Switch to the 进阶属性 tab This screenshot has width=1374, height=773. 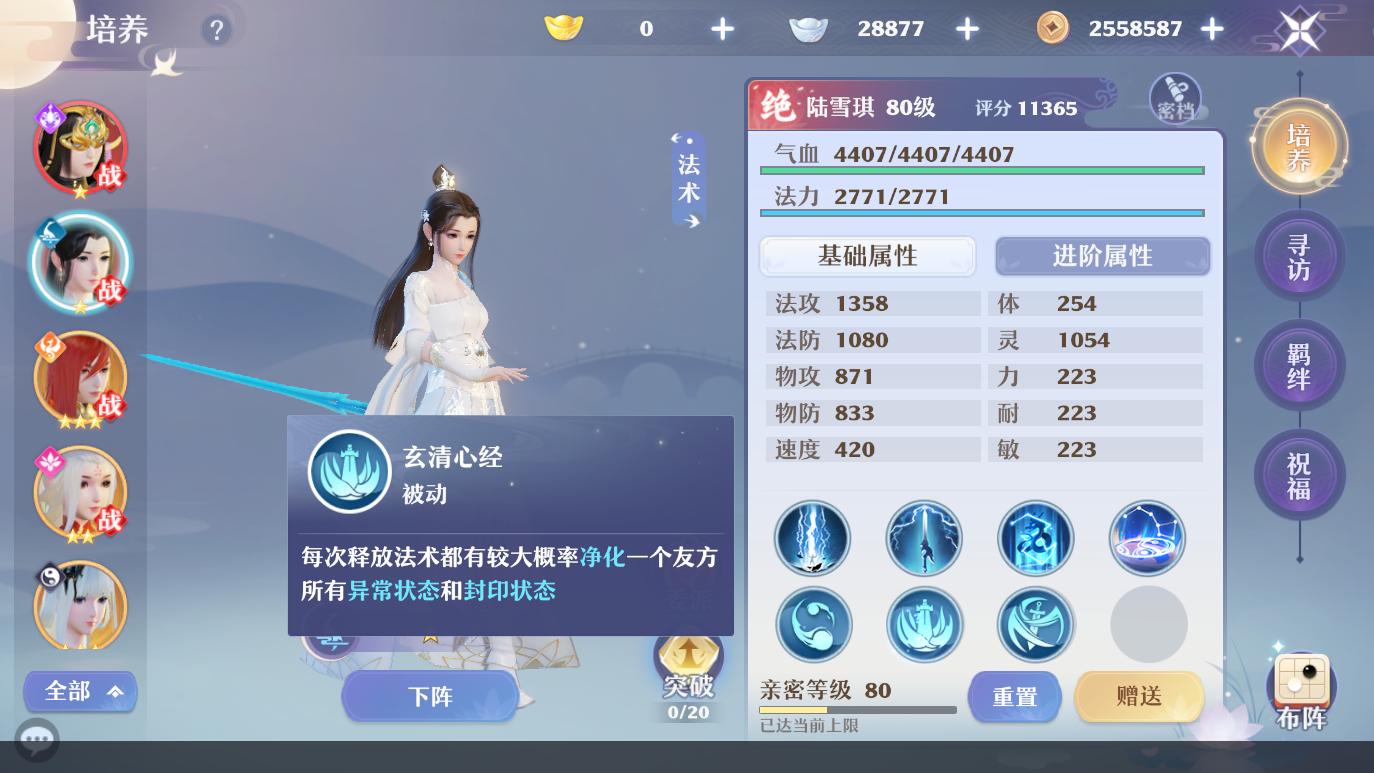tap(1102, 256)
